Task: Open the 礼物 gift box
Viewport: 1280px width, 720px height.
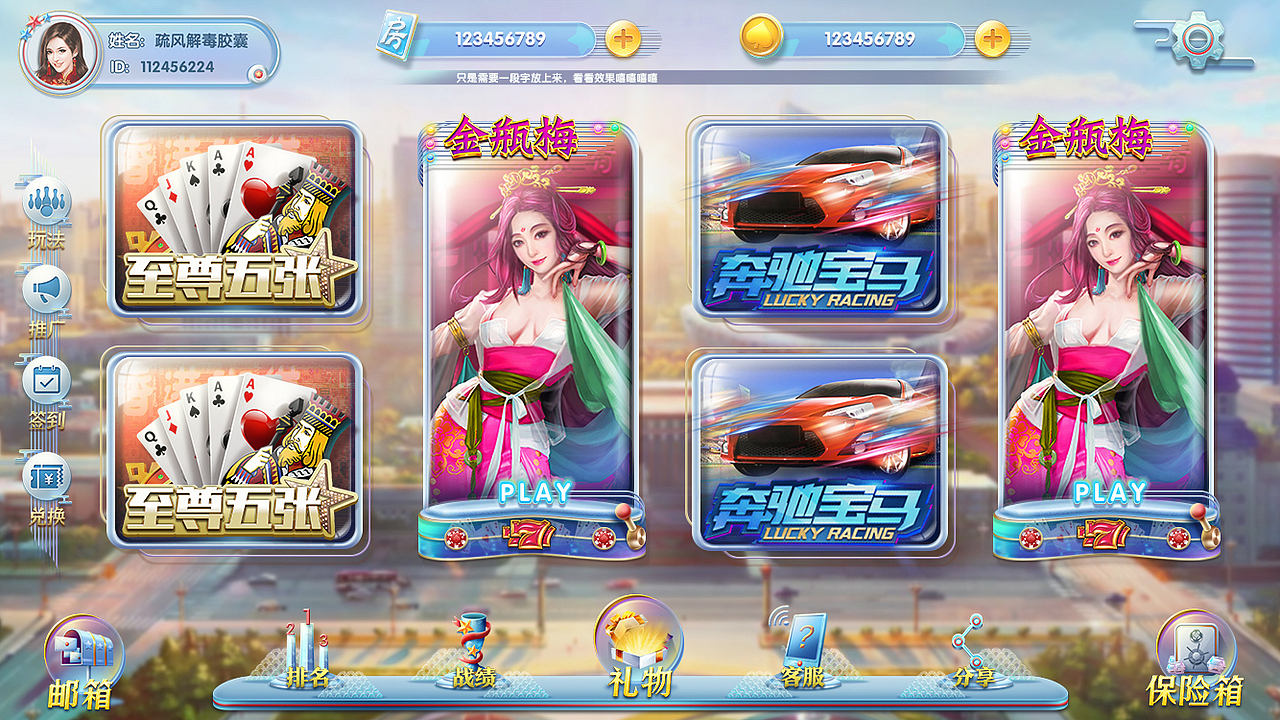Action: coord(640,645)
